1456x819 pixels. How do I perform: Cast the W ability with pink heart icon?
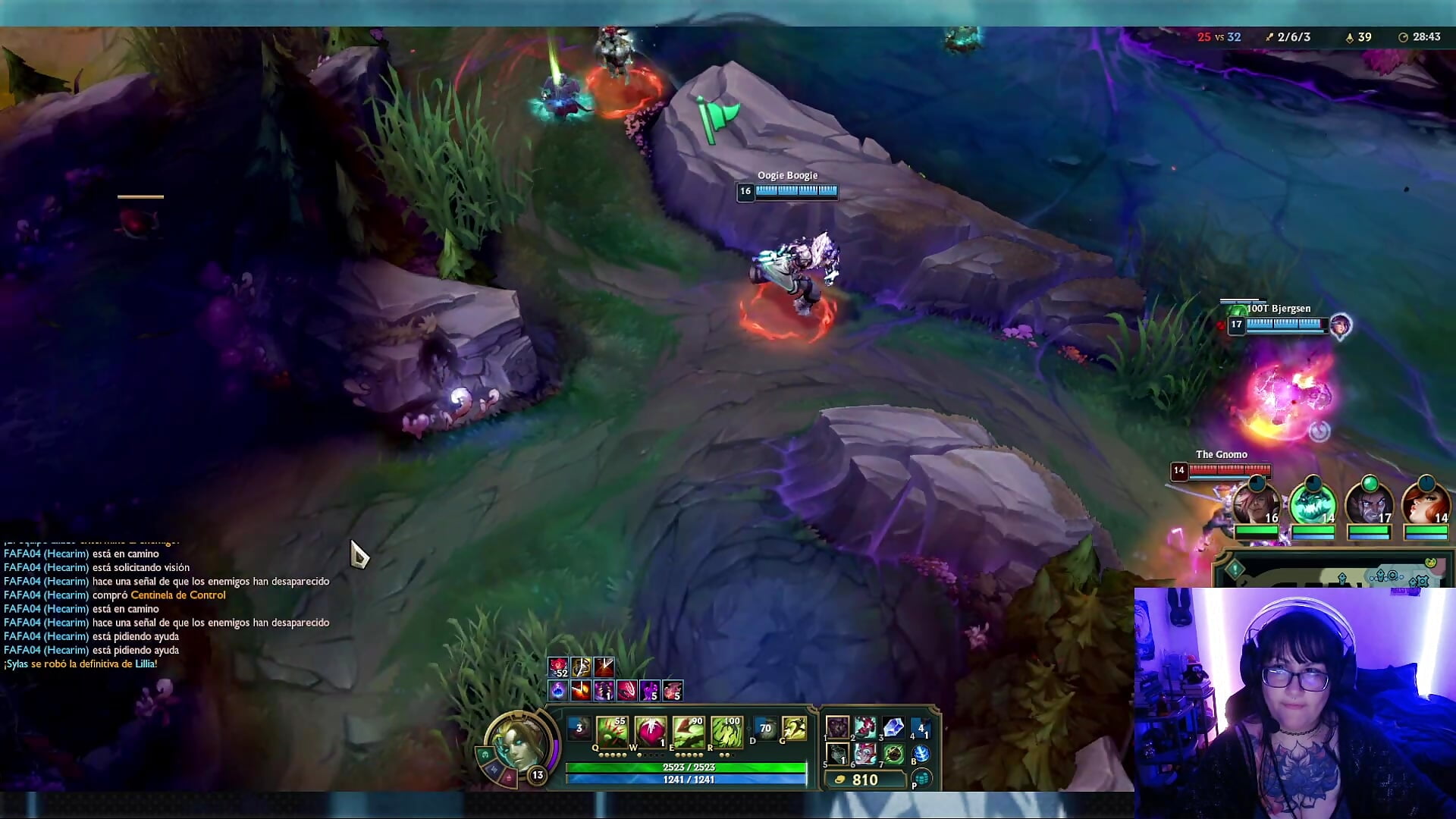point(649,733)
